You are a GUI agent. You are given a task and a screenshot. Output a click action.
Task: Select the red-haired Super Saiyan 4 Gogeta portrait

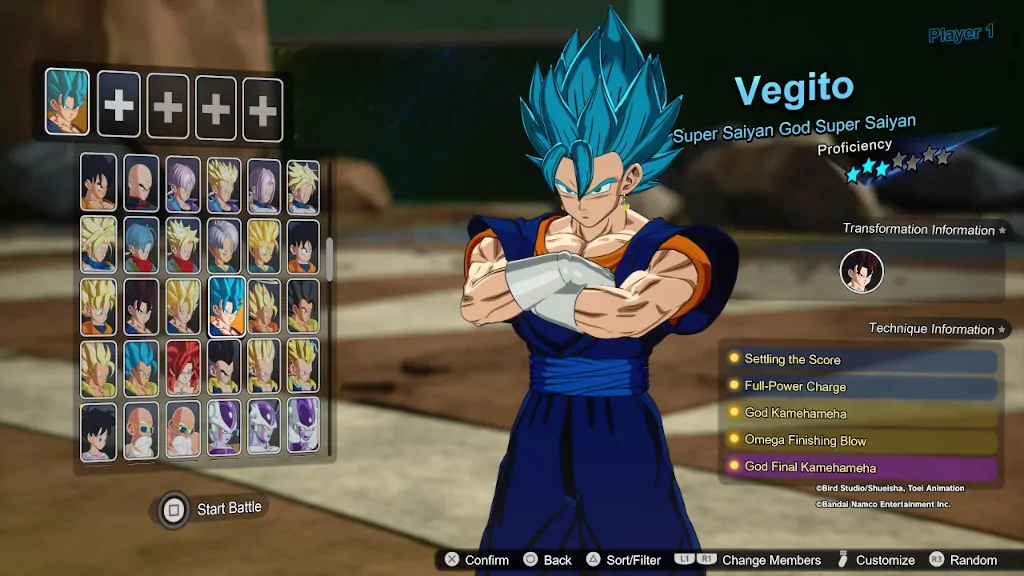click(183, 368)
